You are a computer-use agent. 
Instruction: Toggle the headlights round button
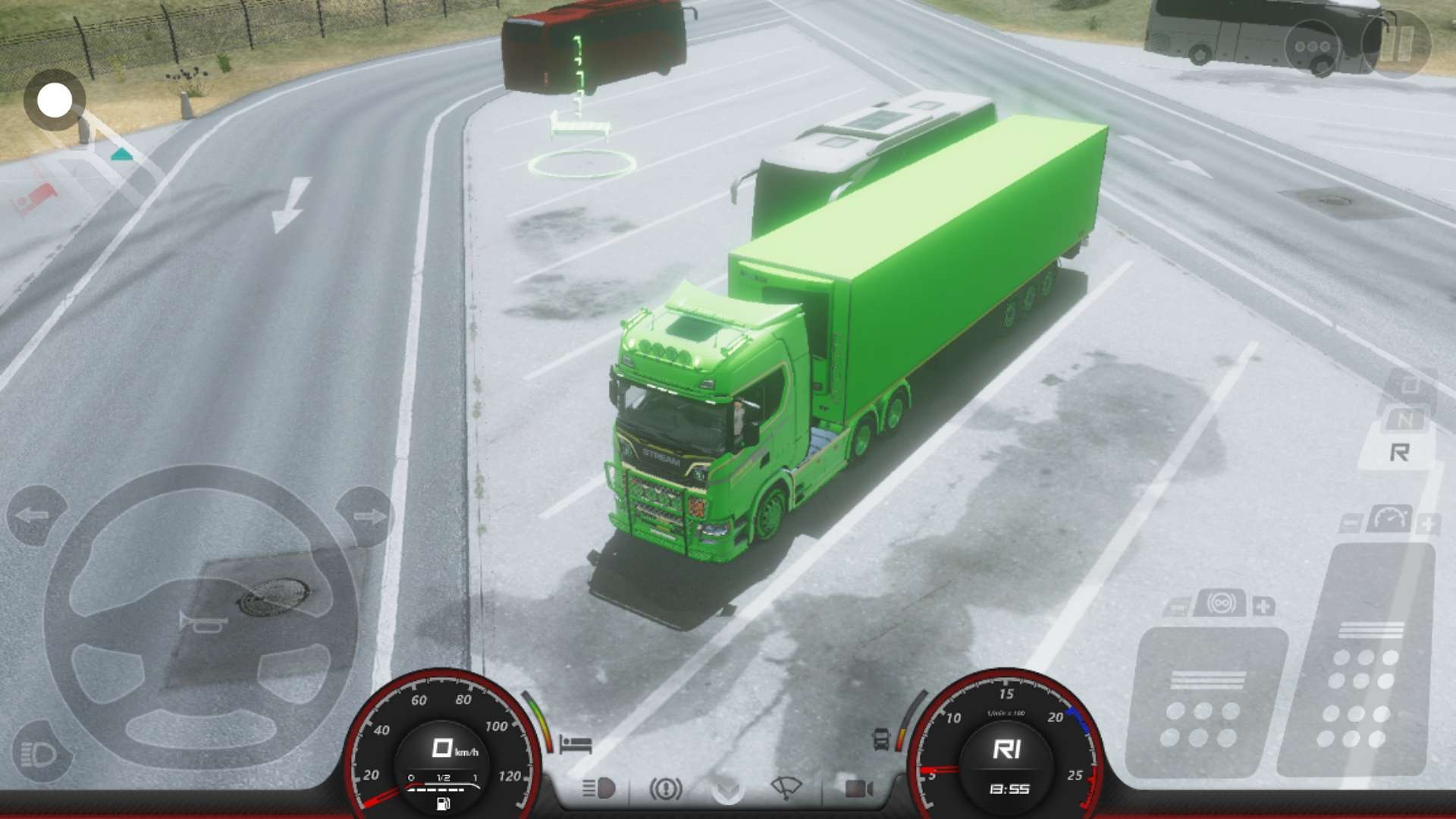coord(40,754)
